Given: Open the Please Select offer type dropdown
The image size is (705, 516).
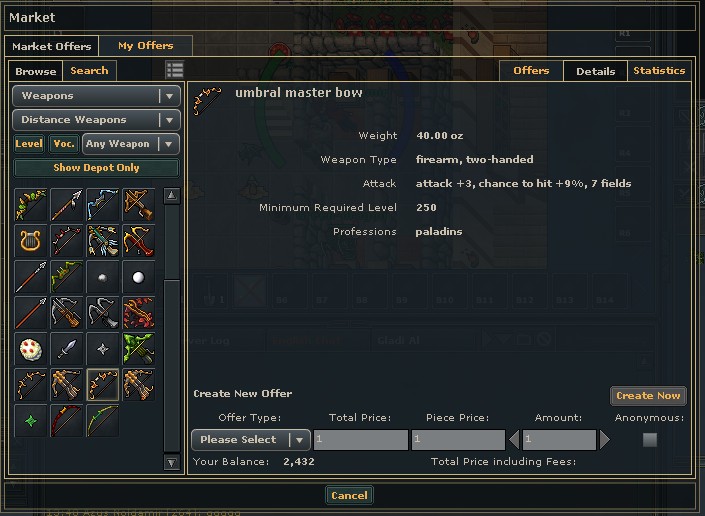Looking at the screenshot, I should point(250,440).
